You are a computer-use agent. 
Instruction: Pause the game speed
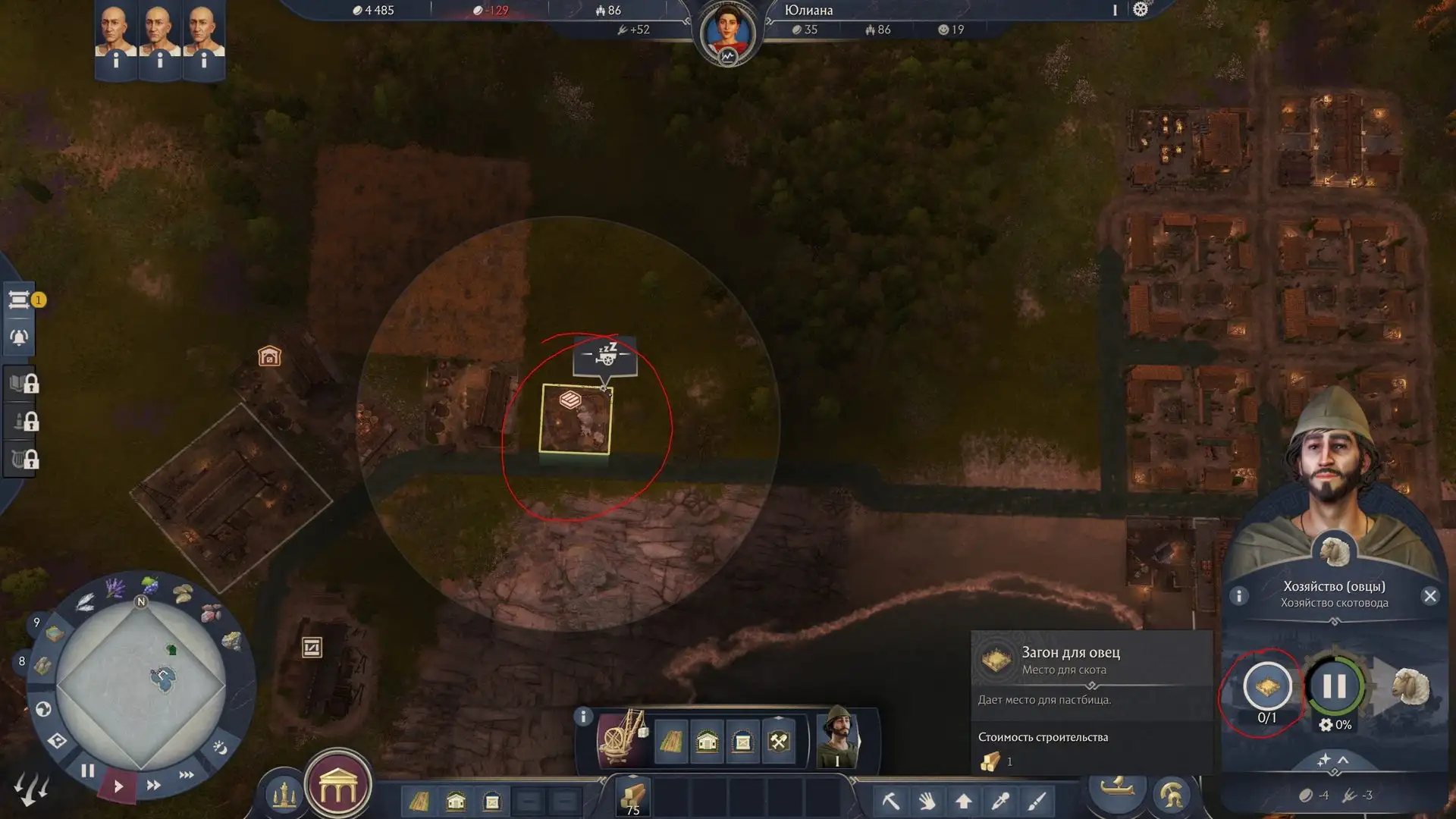(x=88, y=771)
